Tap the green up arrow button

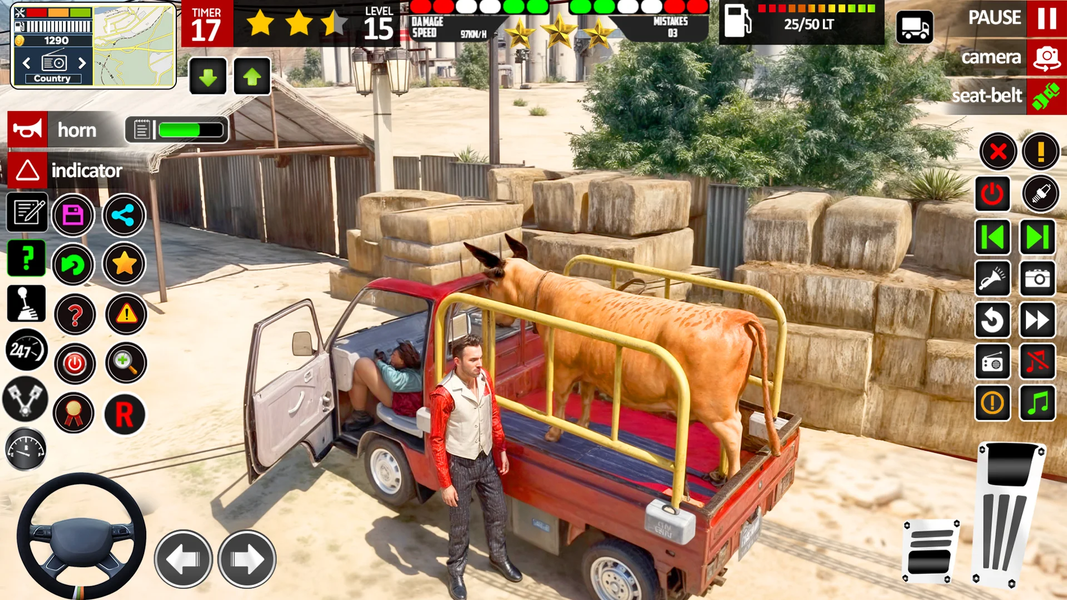[252, 76]
